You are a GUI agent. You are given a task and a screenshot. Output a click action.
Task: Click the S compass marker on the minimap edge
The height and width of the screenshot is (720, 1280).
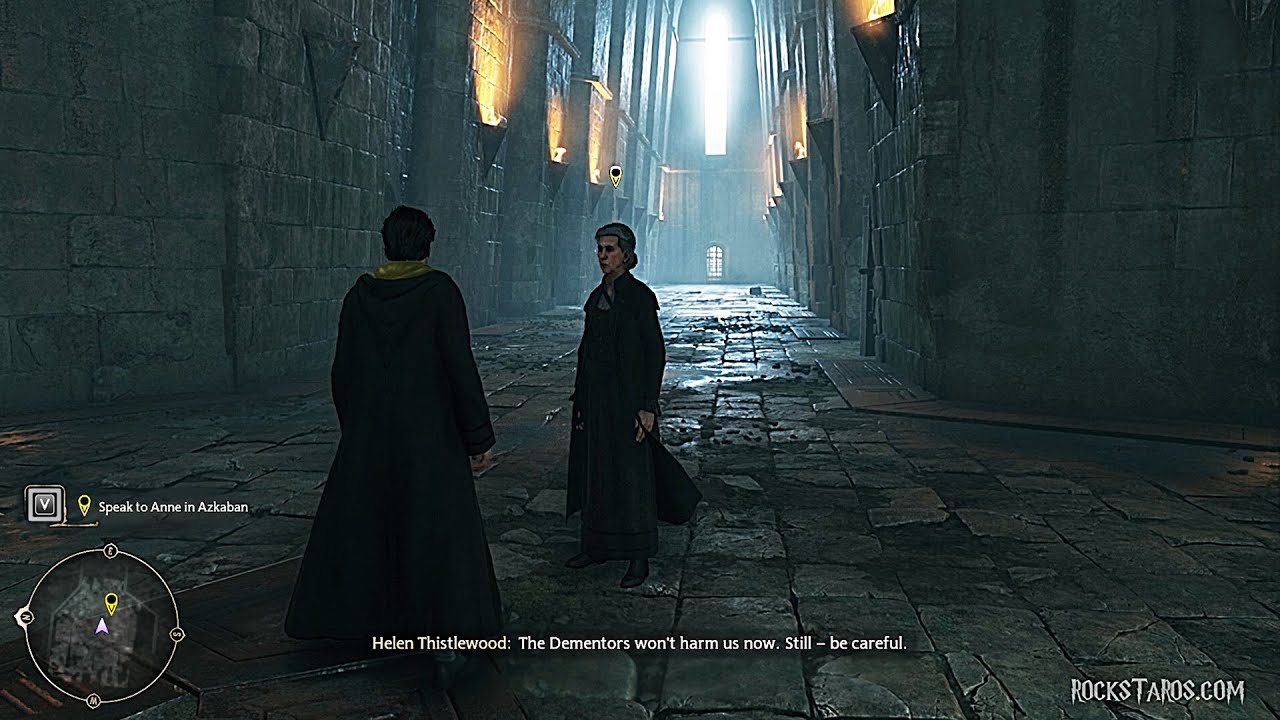[177, 633]
